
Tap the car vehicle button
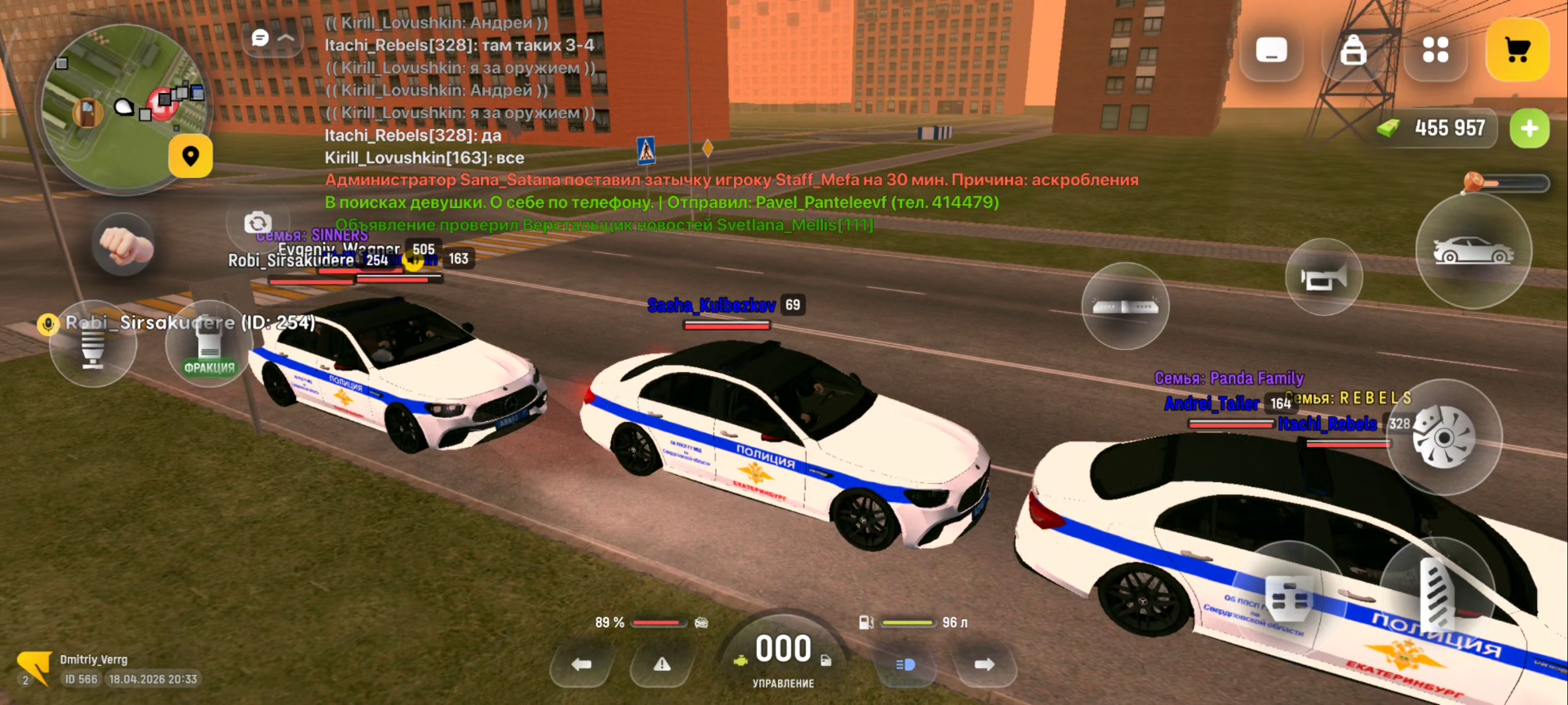pos(1473,250)
